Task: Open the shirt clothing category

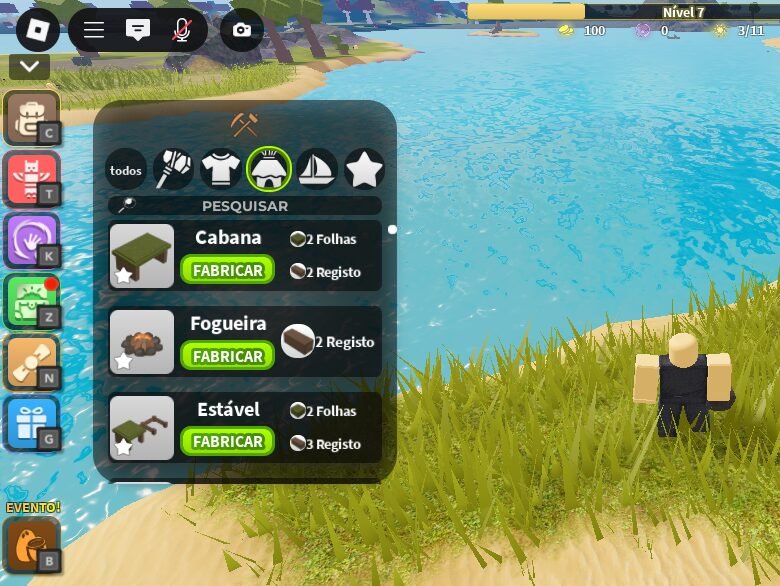Action: click(221, 169)
